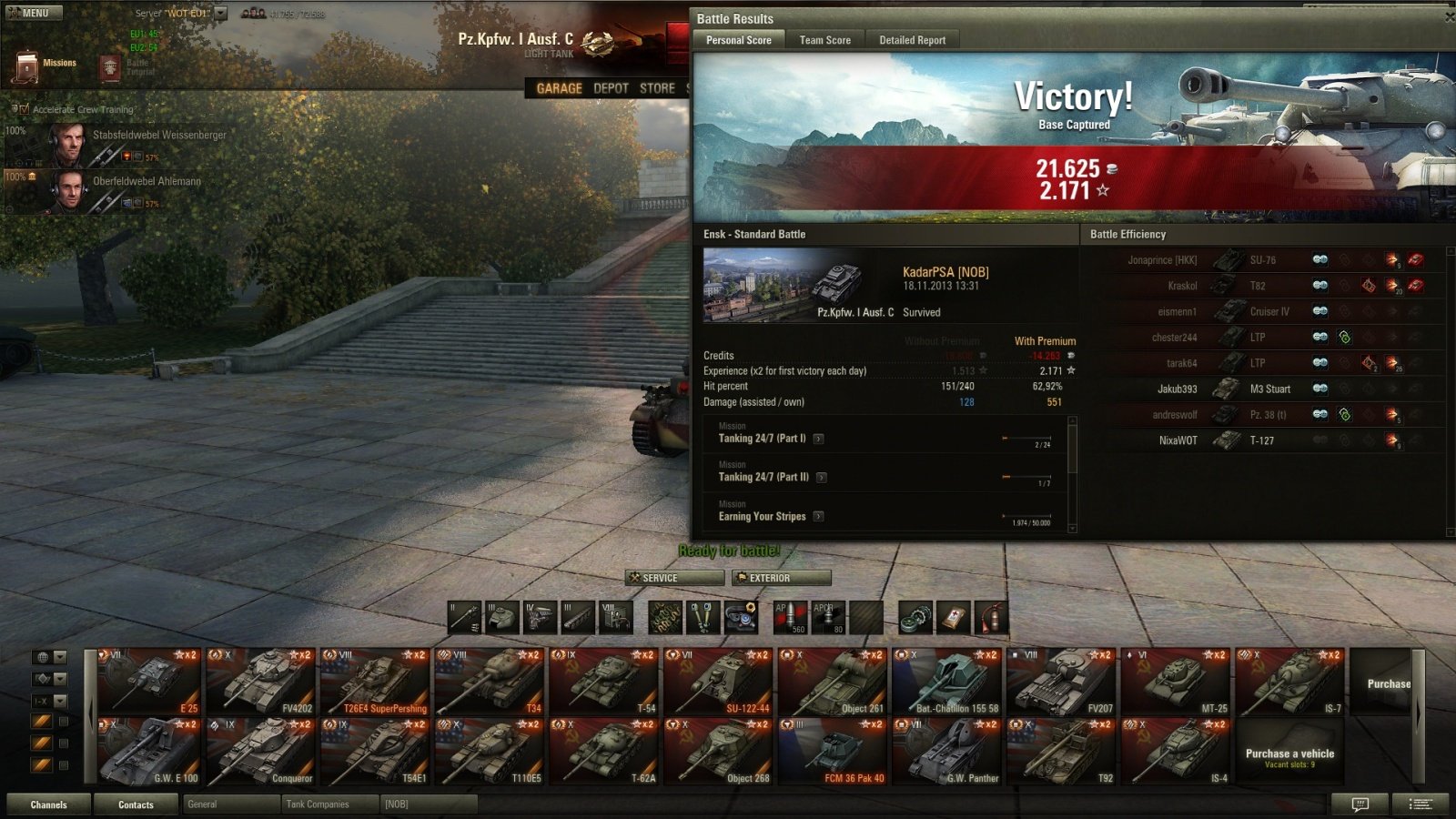Click the SERVICE button
This screenshot has width=1456, height=819.
click(x=674, y=578)
